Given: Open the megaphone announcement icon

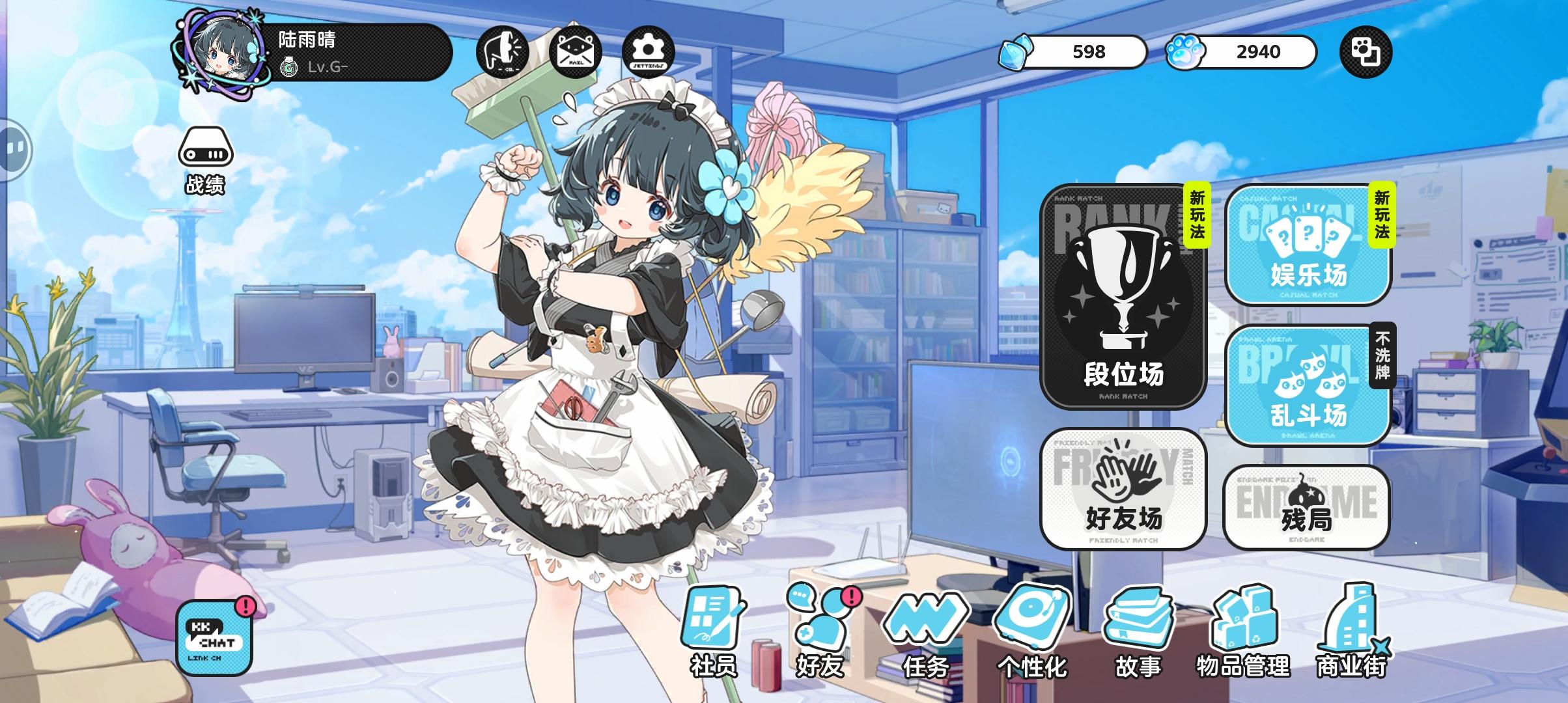Looking at the screenshot, I should point(502,52).
